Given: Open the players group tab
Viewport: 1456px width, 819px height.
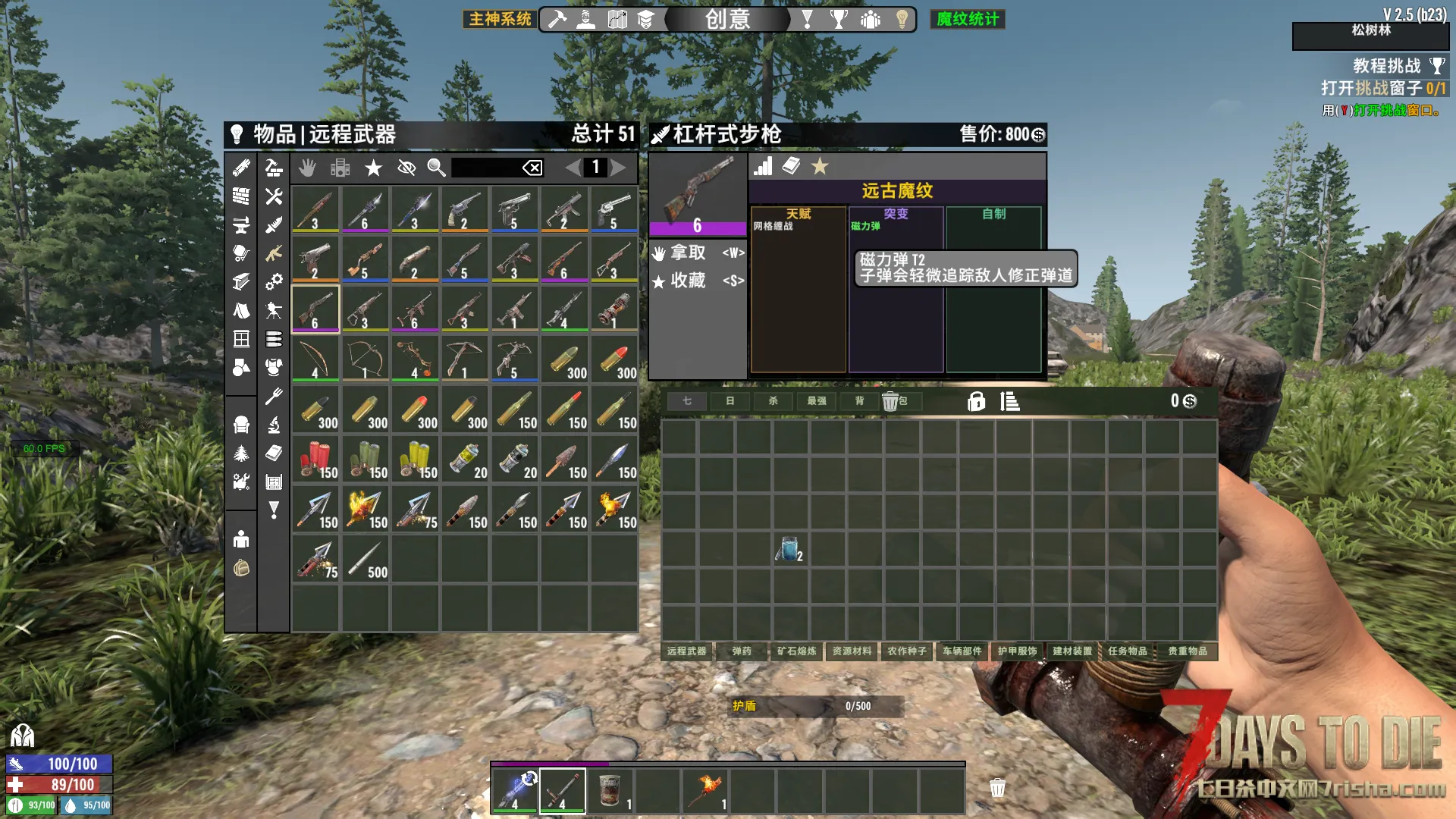Looking at the screenshot, I should click(871, 19).
